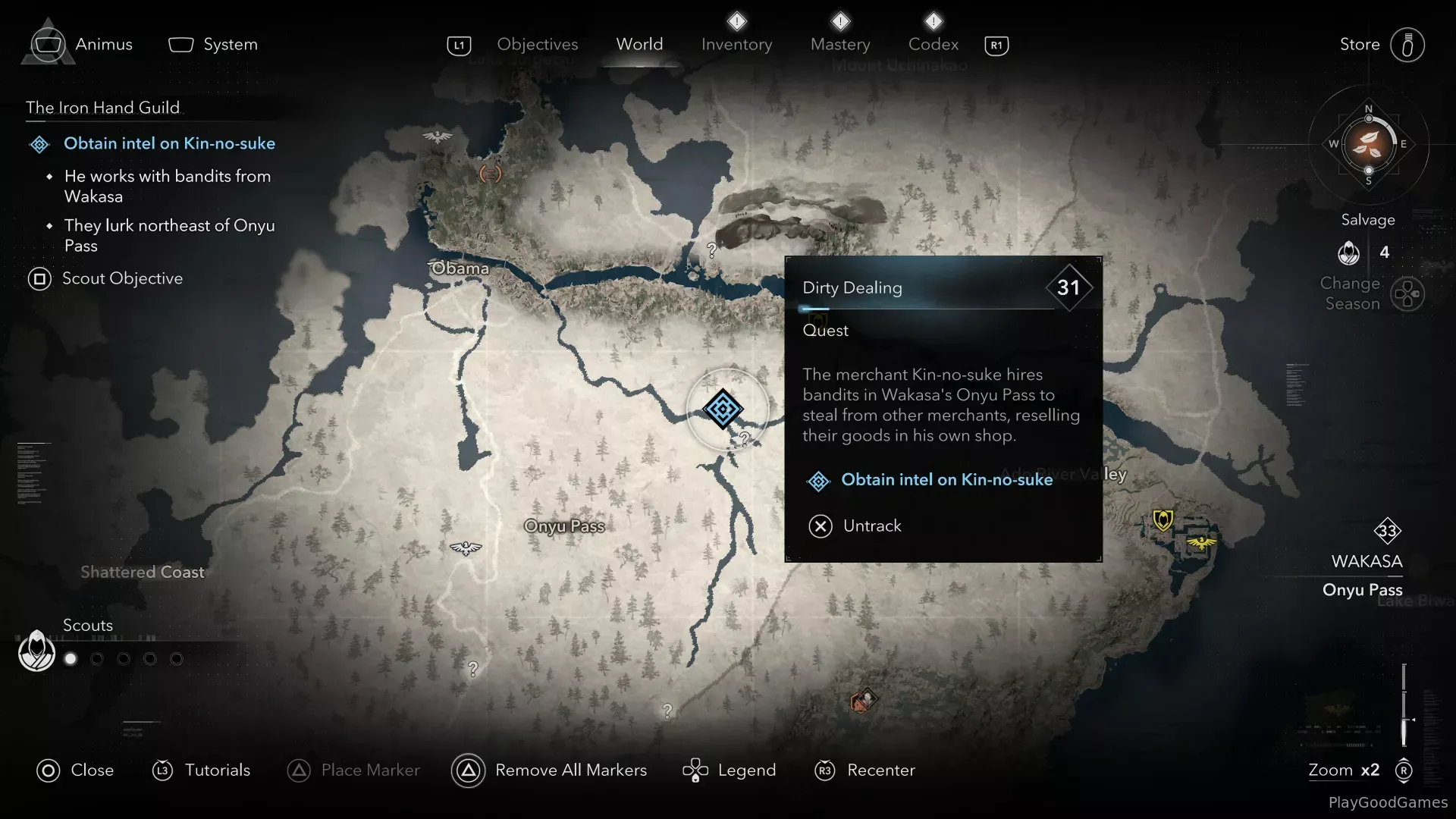Open the map Tutorials
Viewport: 1456px width, 819px height.
(202, 770)
